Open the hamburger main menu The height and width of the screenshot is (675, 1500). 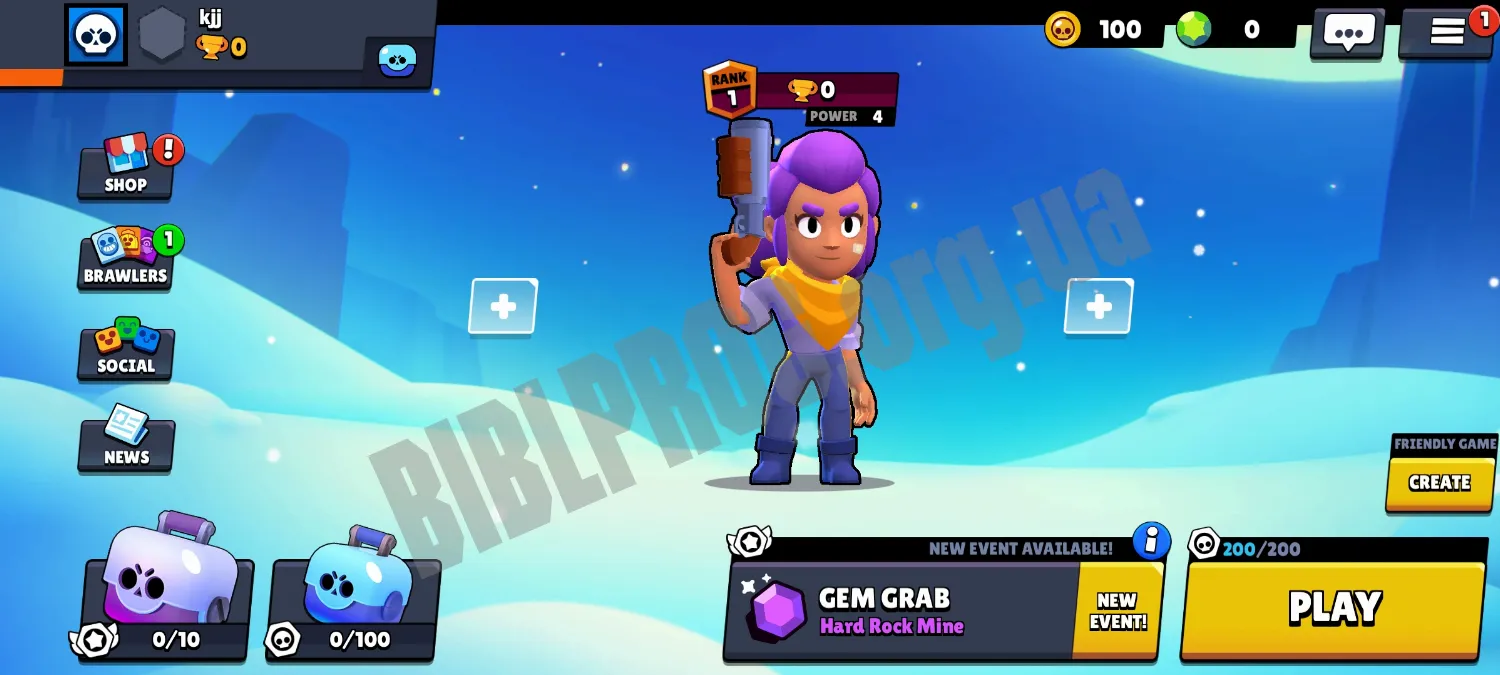(x=1446, y=32)
